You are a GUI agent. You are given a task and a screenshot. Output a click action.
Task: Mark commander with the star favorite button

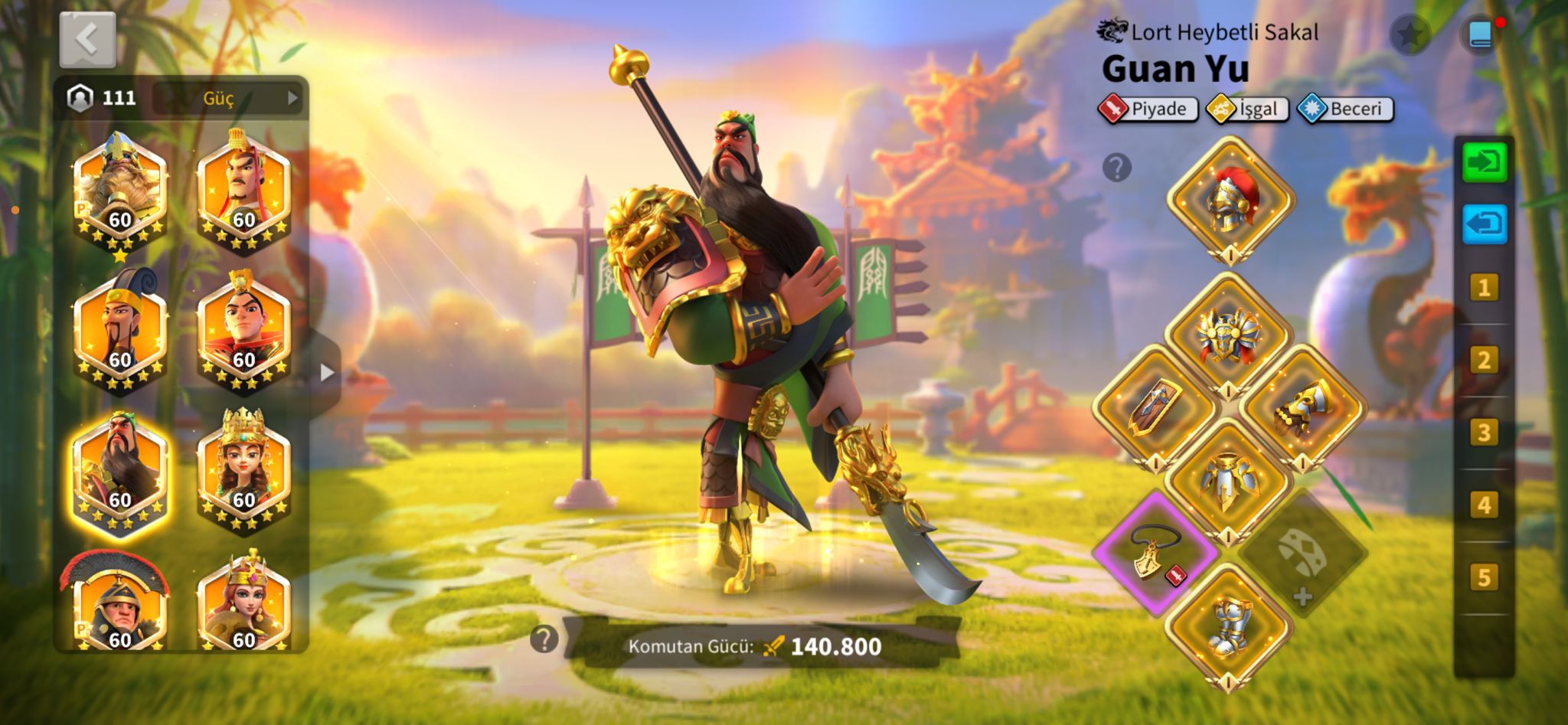click(x=1410, y=34)
